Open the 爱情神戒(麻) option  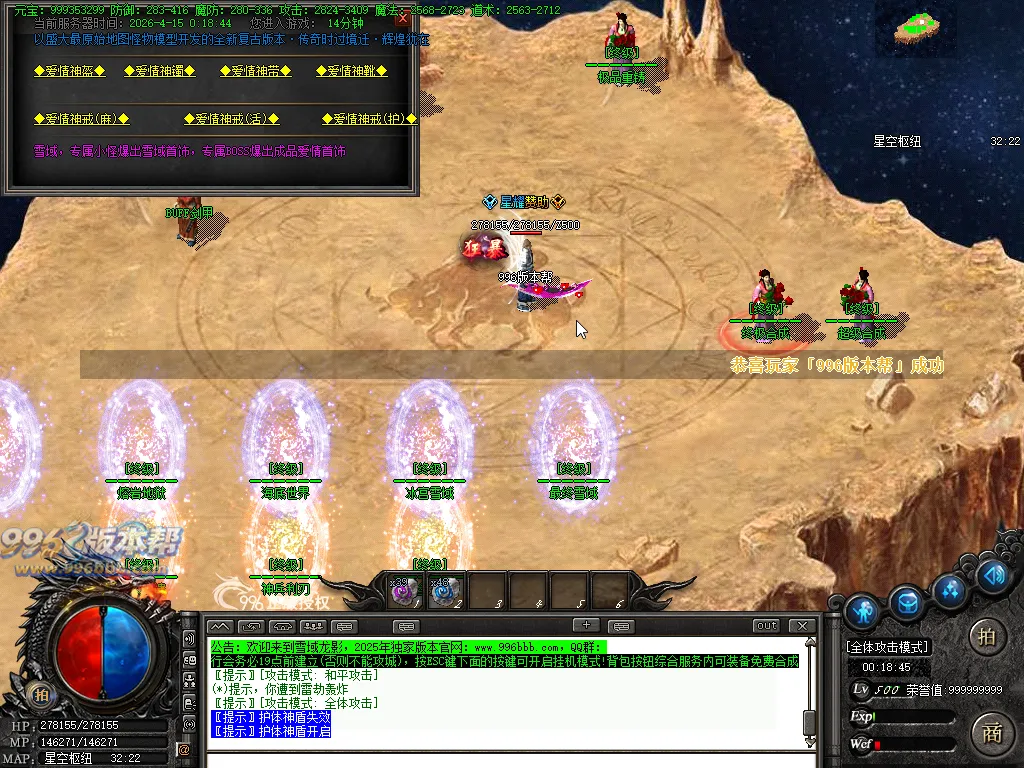(x=82, y=119)
